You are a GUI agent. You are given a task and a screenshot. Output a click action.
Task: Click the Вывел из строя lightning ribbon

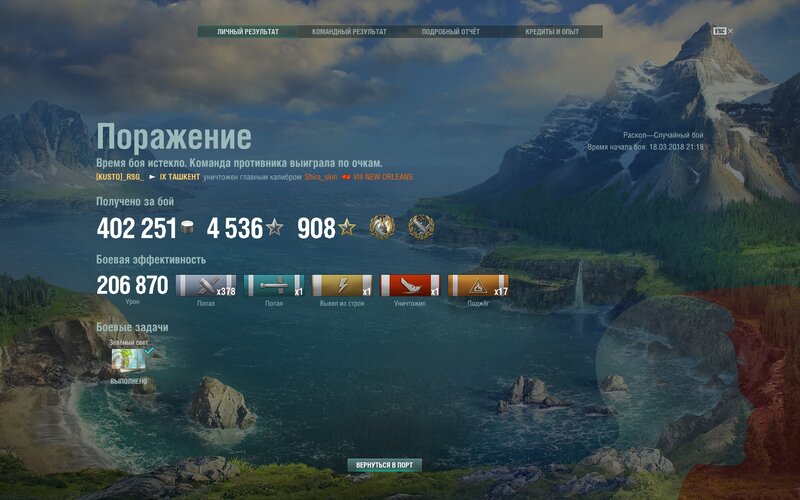tap(341, 286)
